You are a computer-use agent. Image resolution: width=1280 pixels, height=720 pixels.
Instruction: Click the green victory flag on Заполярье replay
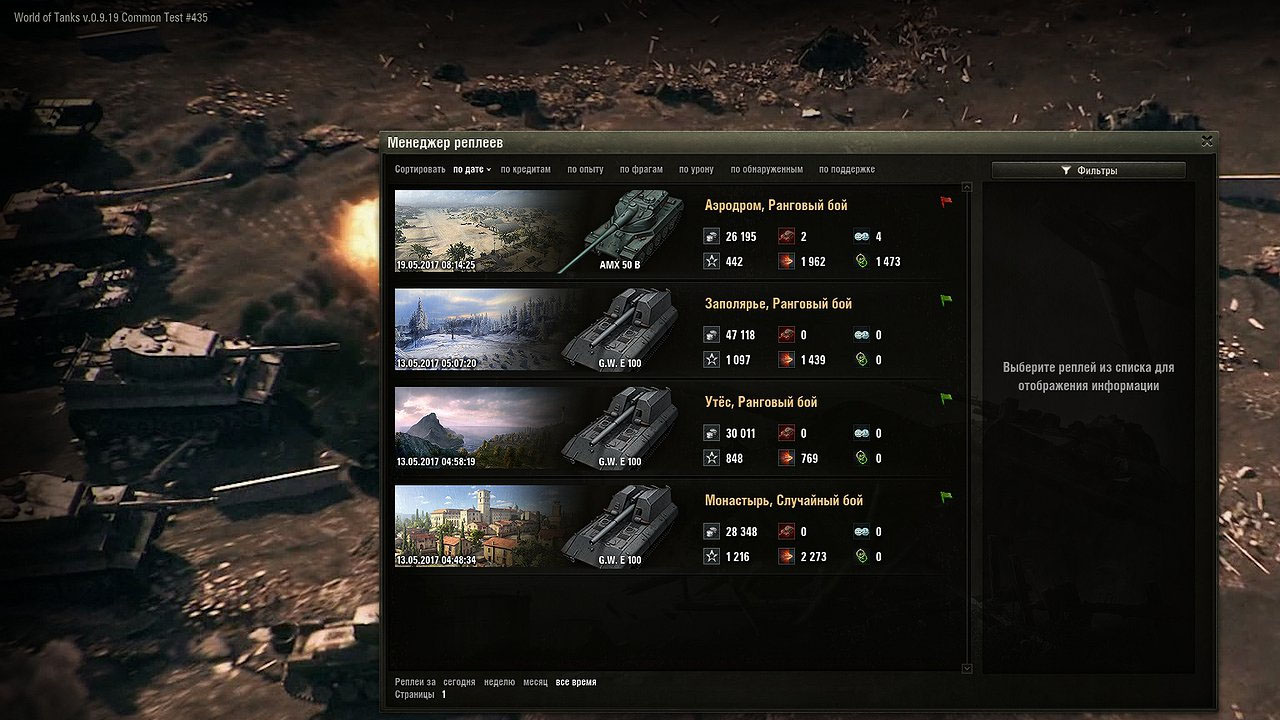pyautogui.click(x=943, y=298)
